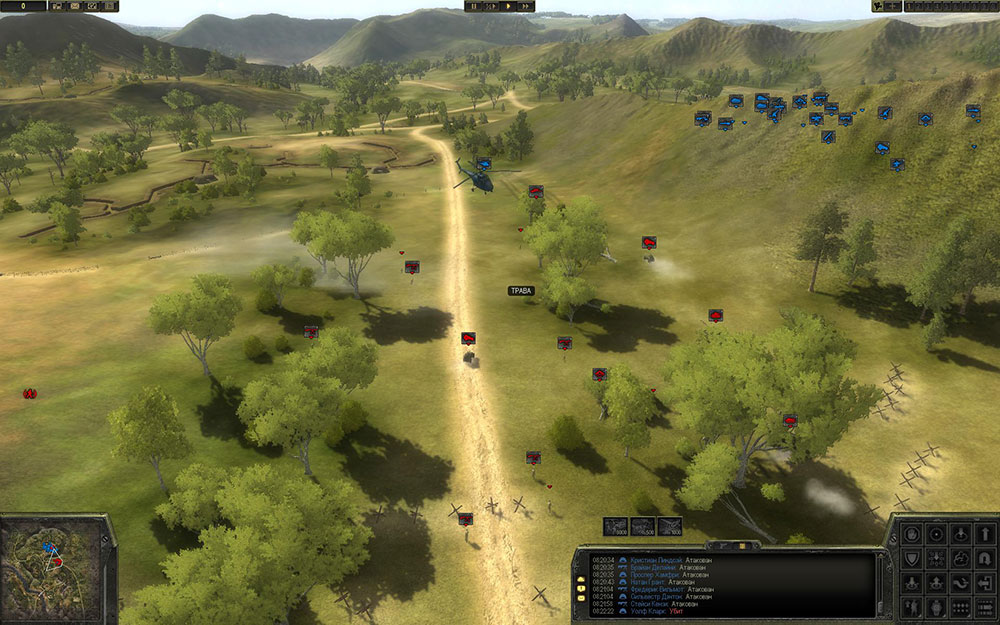This screenshot has height=625, width=1000.
Task: Choose the third reinforcement unit card
Action: tap(669, 525)
